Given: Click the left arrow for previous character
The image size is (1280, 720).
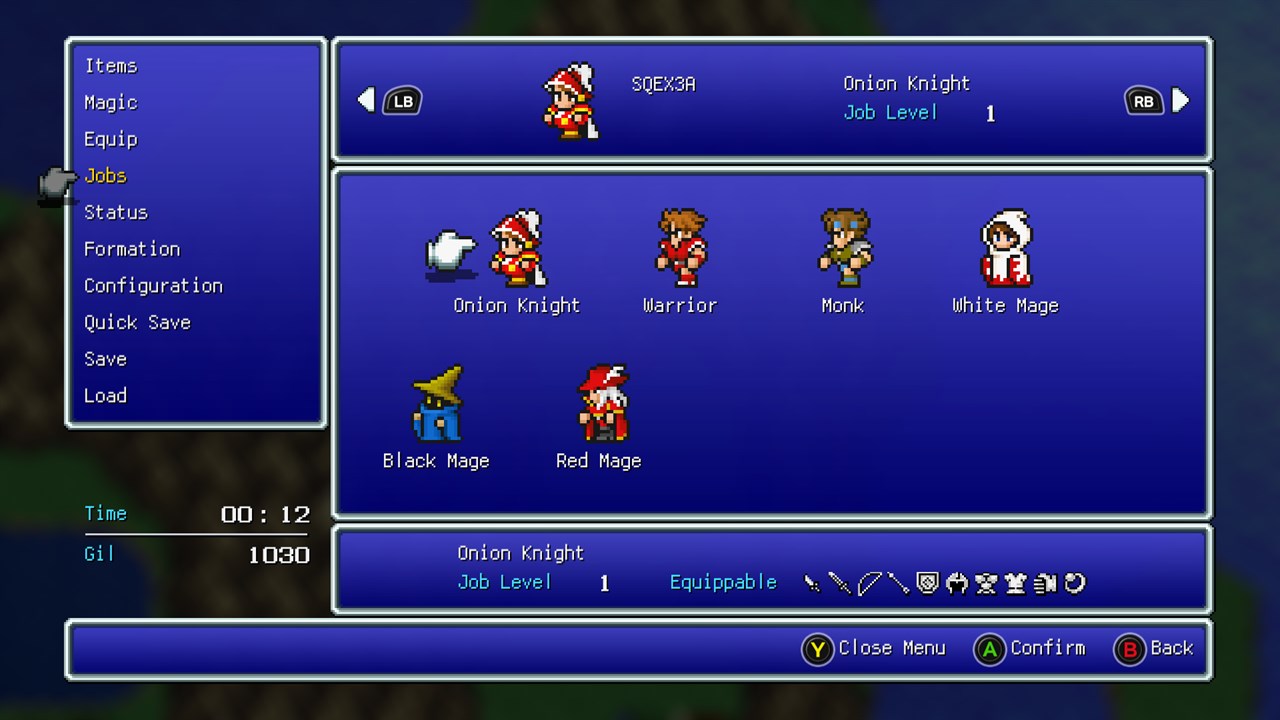Looking at the screenshot, I should click(367, 100).
